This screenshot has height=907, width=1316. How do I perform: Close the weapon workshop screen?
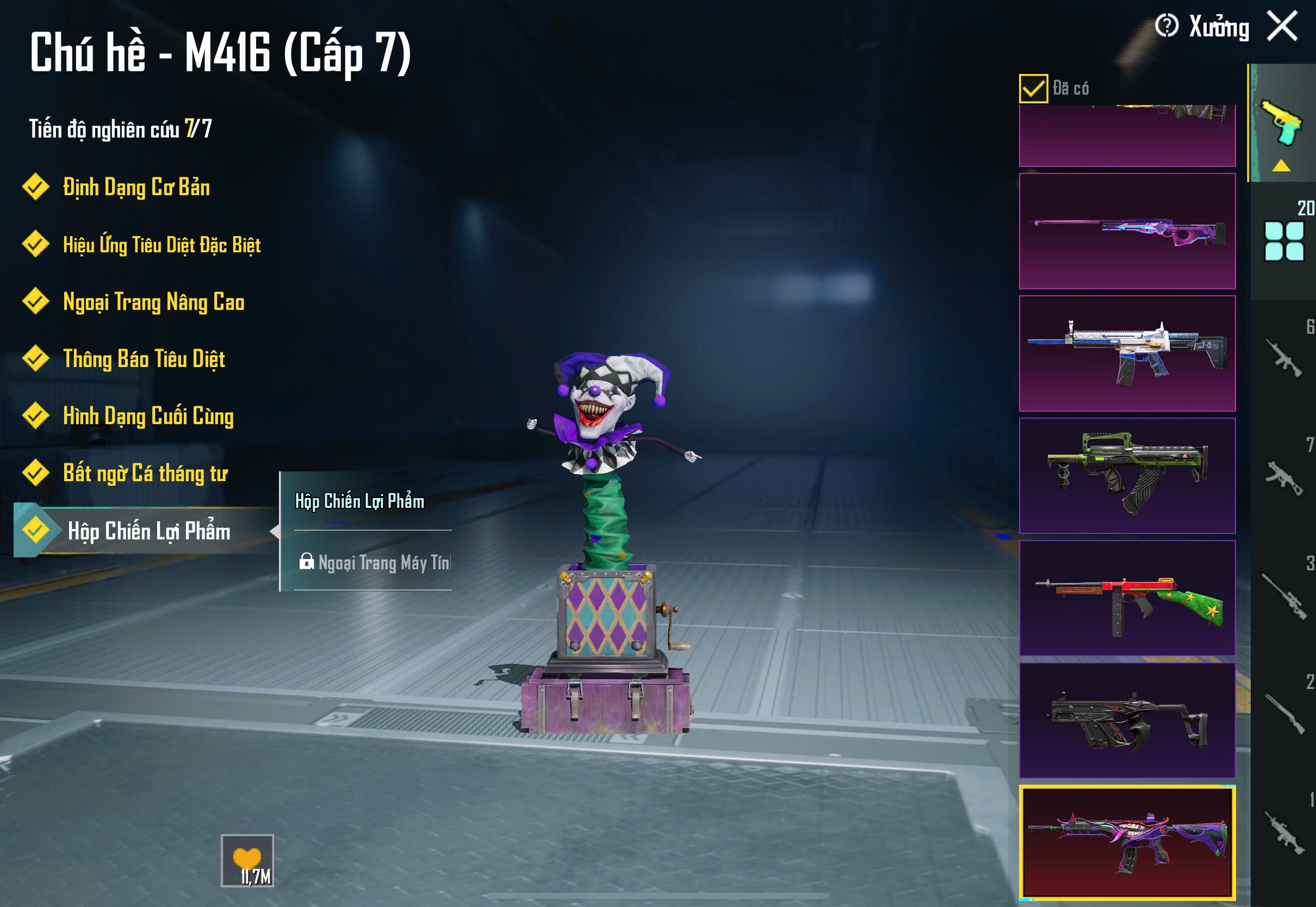point(1282,27)
